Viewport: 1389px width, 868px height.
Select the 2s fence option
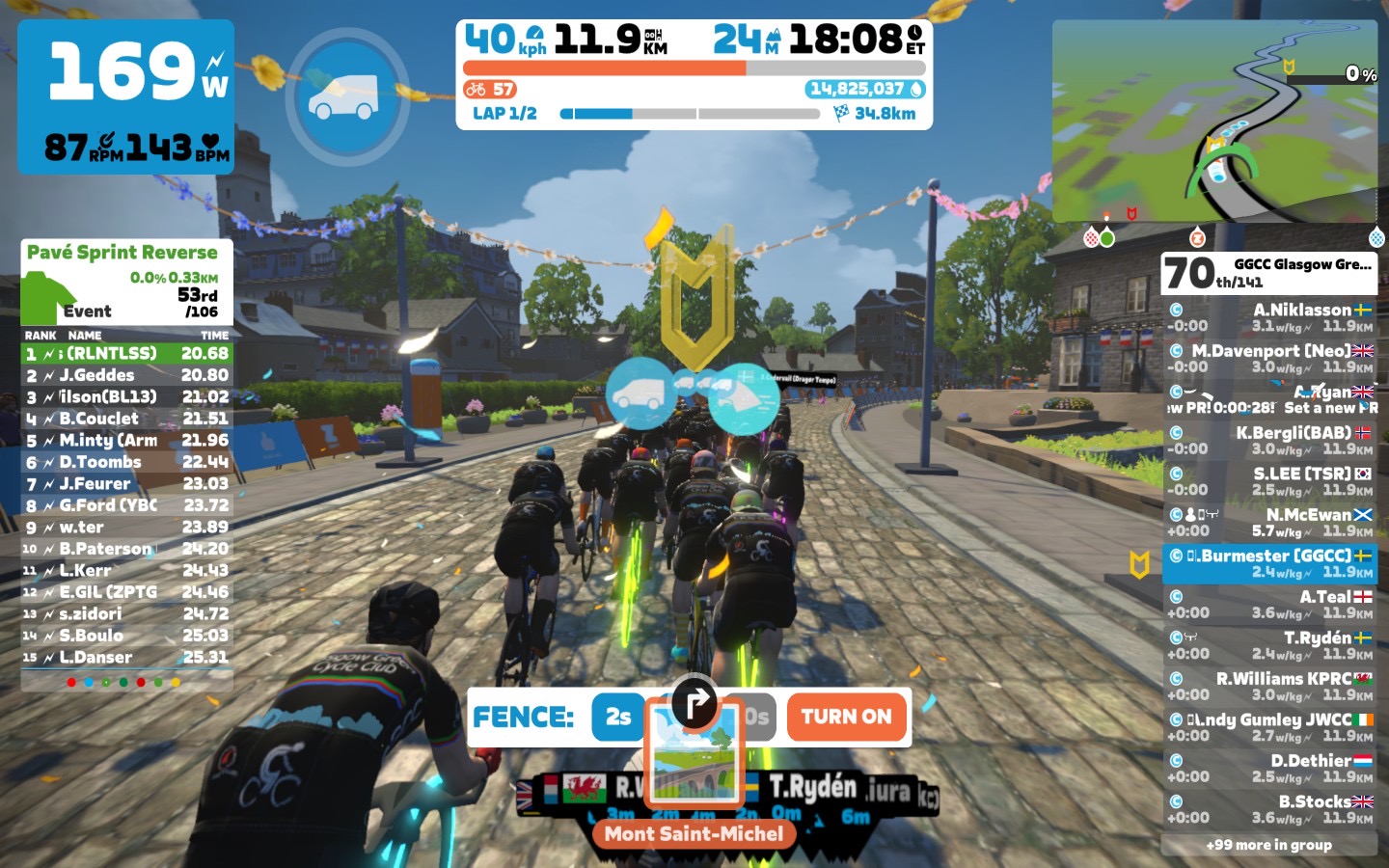click(x=617, y=717)
